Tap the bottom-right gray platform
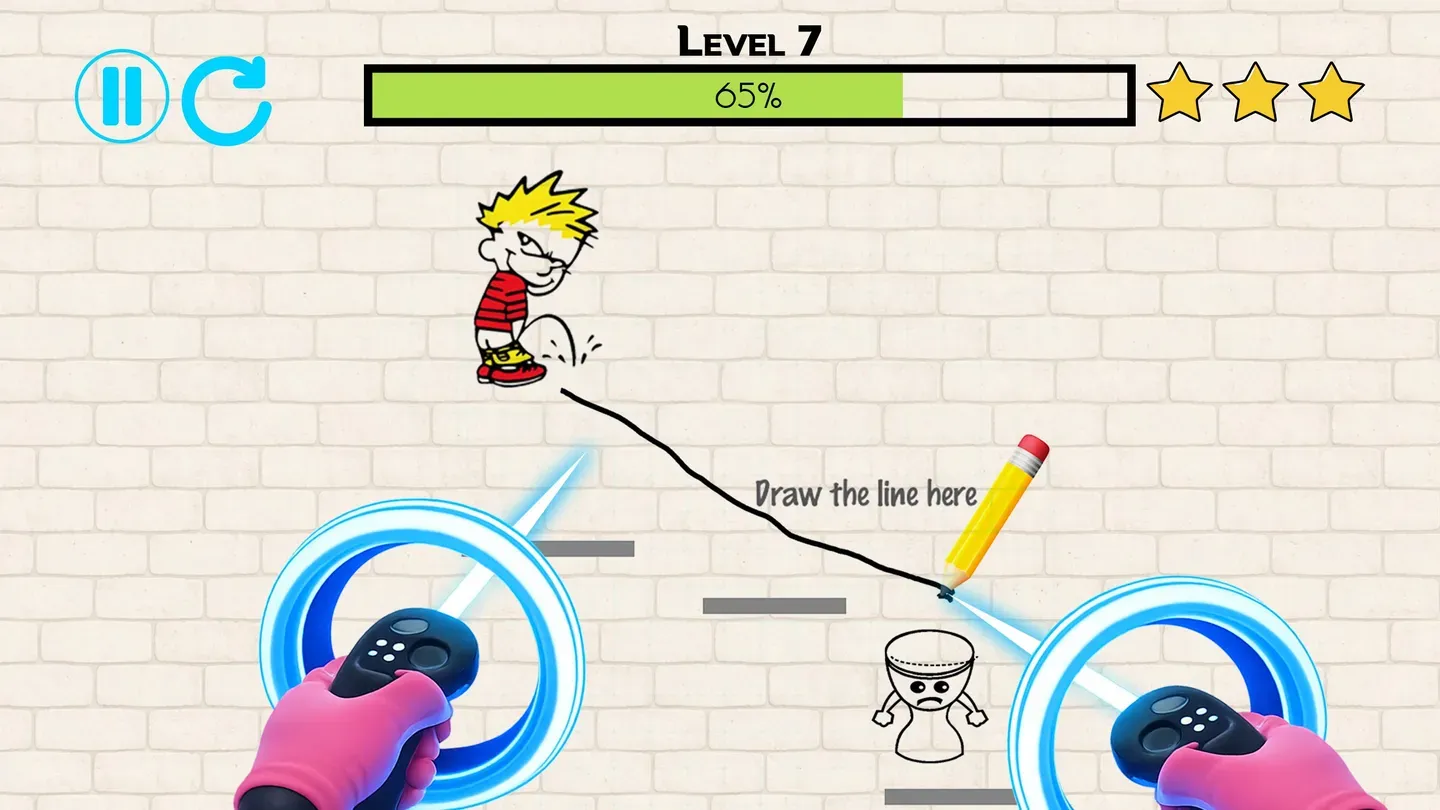 click(x=950, y=795)
